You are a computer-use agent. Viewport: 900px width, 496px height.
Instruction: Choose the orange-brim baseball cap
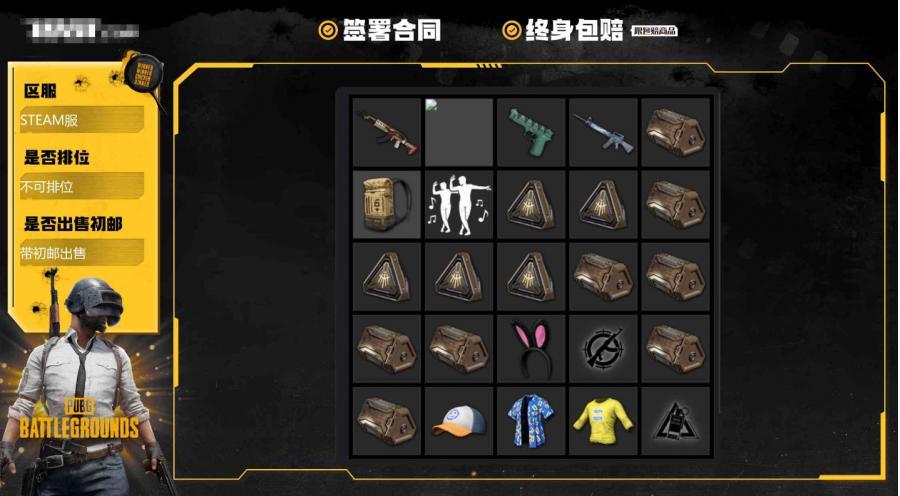click(459, 419)
